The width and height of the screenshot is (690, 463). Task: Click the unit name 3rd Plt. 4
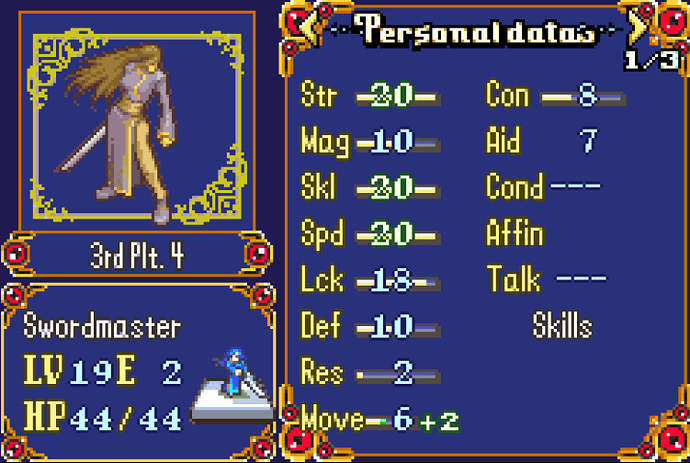139,253
